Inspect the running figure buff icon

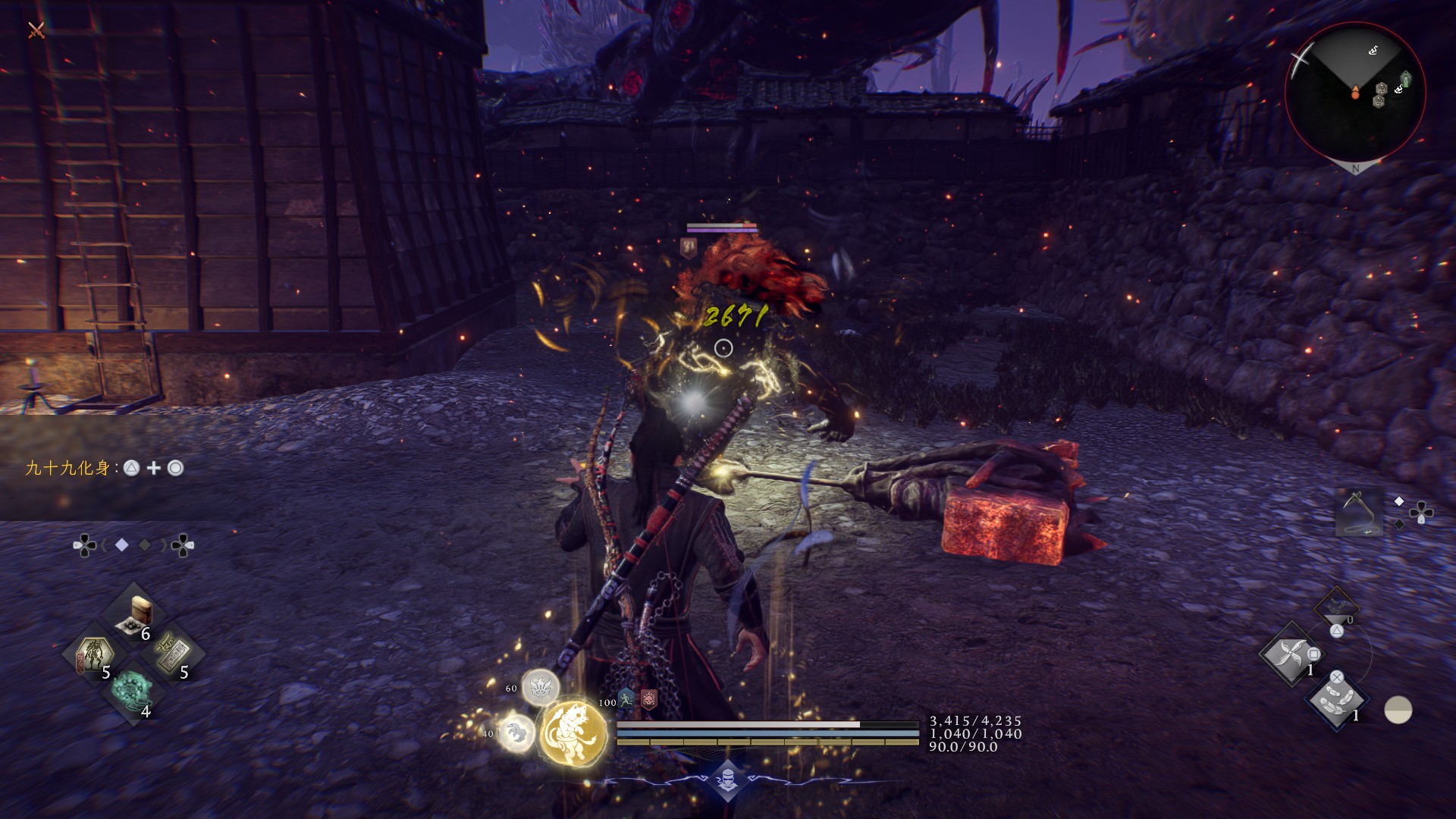(x=626, y=698)
